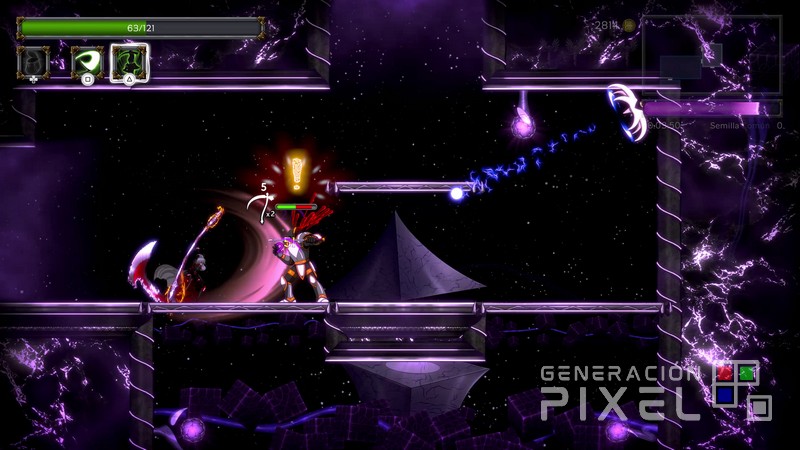Use the highlighted green silhouette ability
This screenshot has height=450, width=800.
pos(130,62)
